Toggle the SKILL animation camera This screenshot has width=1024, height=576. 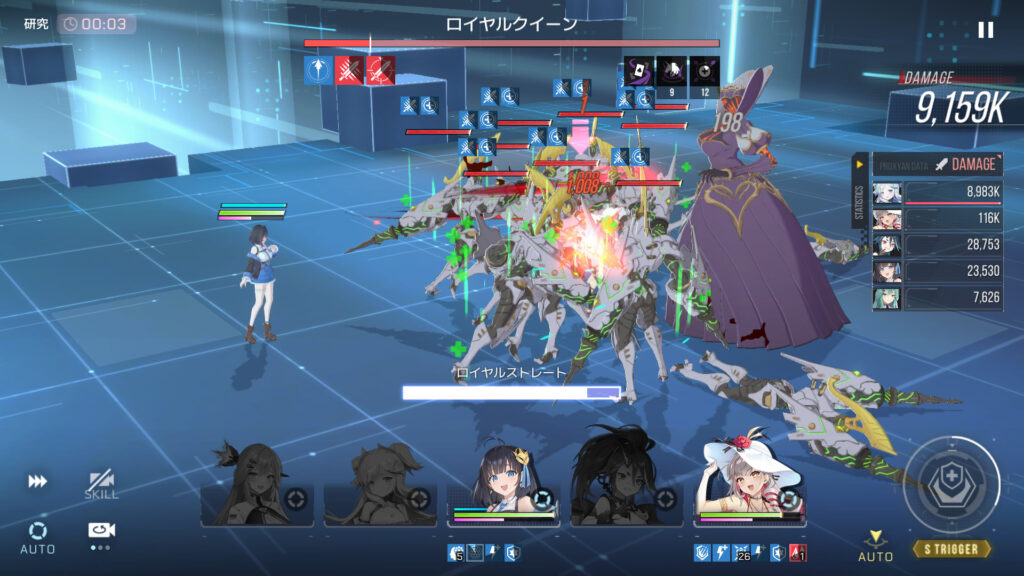pos(101,485)
